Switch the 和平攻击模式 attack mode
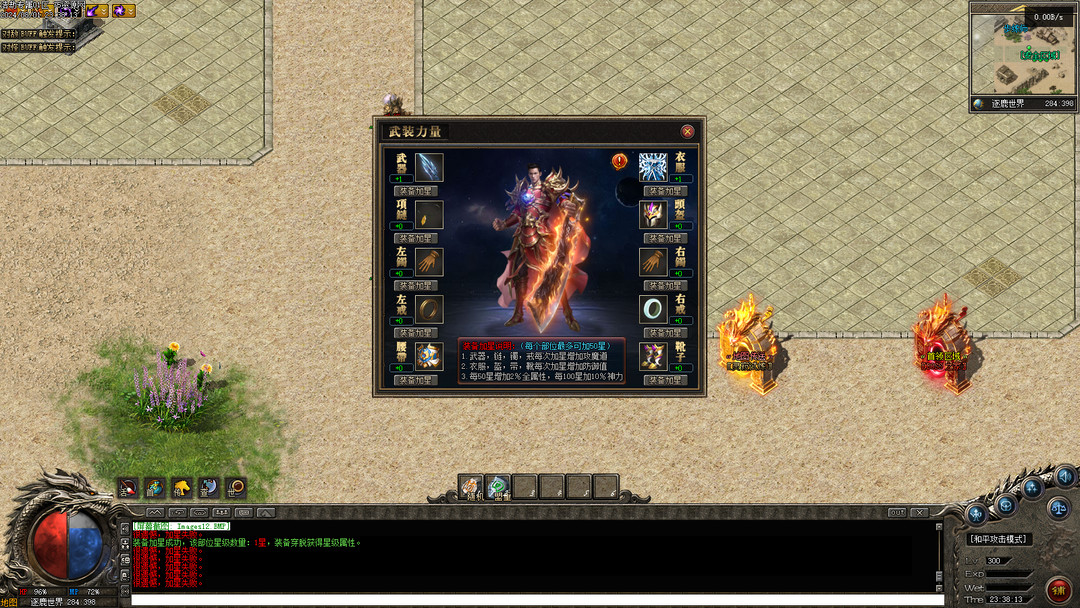The height and width of the screenshot is (608, 1080). point(1000,539)
